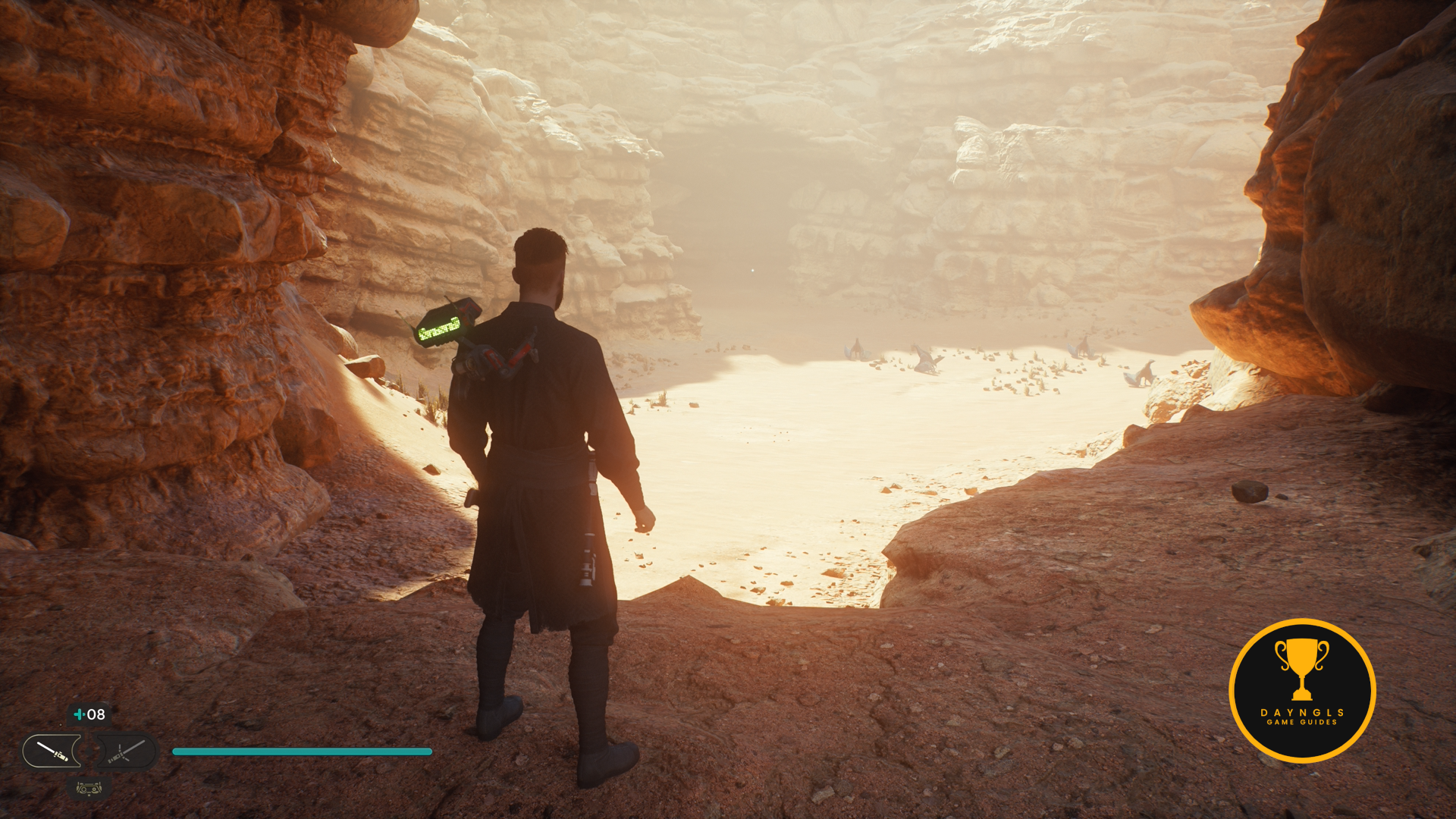
Task: Click the Dayngls Game Guides trophy logo
Action: 1301,690
